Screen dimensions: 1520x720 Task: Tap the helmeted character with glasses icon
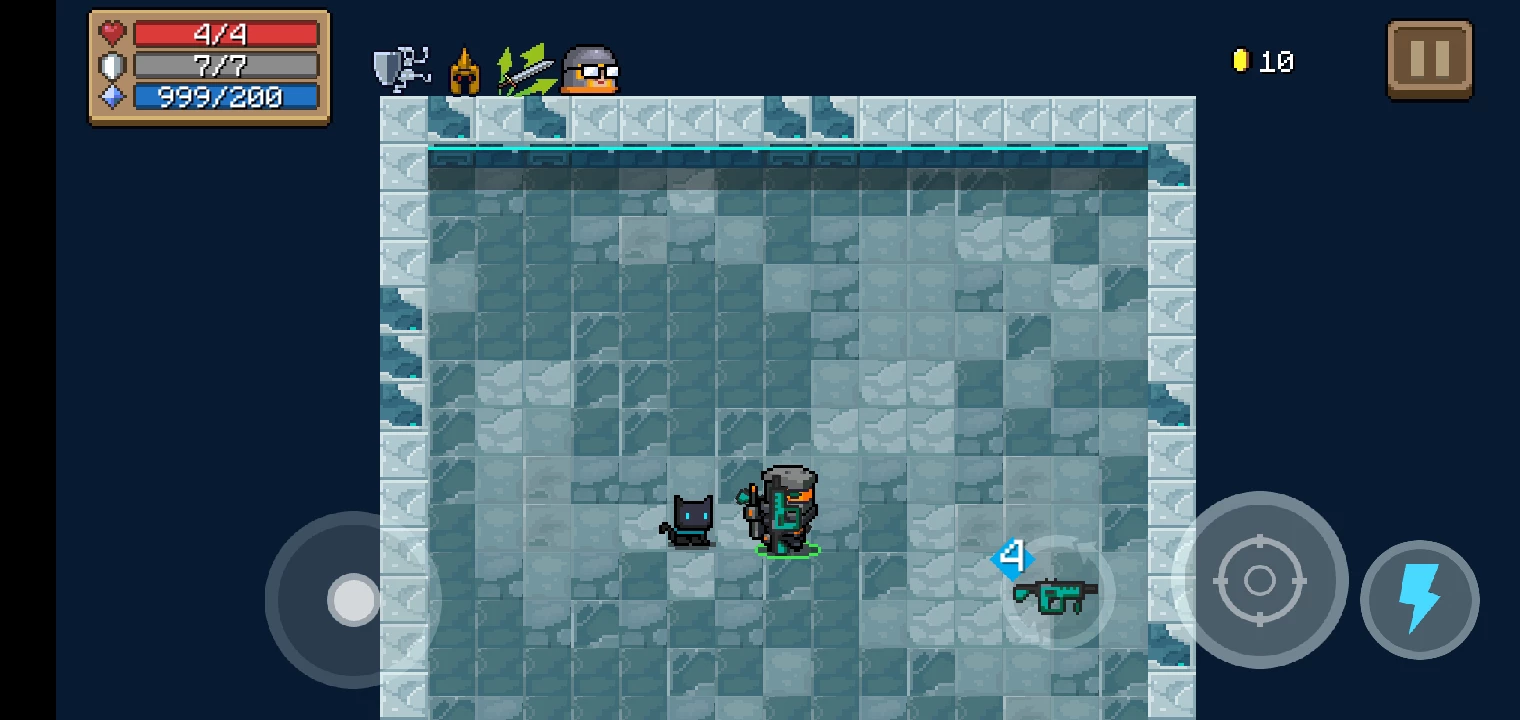point(590,70)
